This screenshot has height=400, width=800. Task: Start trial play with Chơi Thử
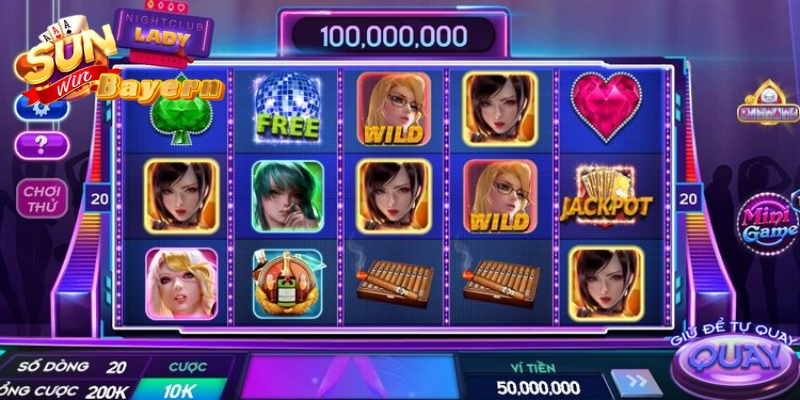(42, 200)
